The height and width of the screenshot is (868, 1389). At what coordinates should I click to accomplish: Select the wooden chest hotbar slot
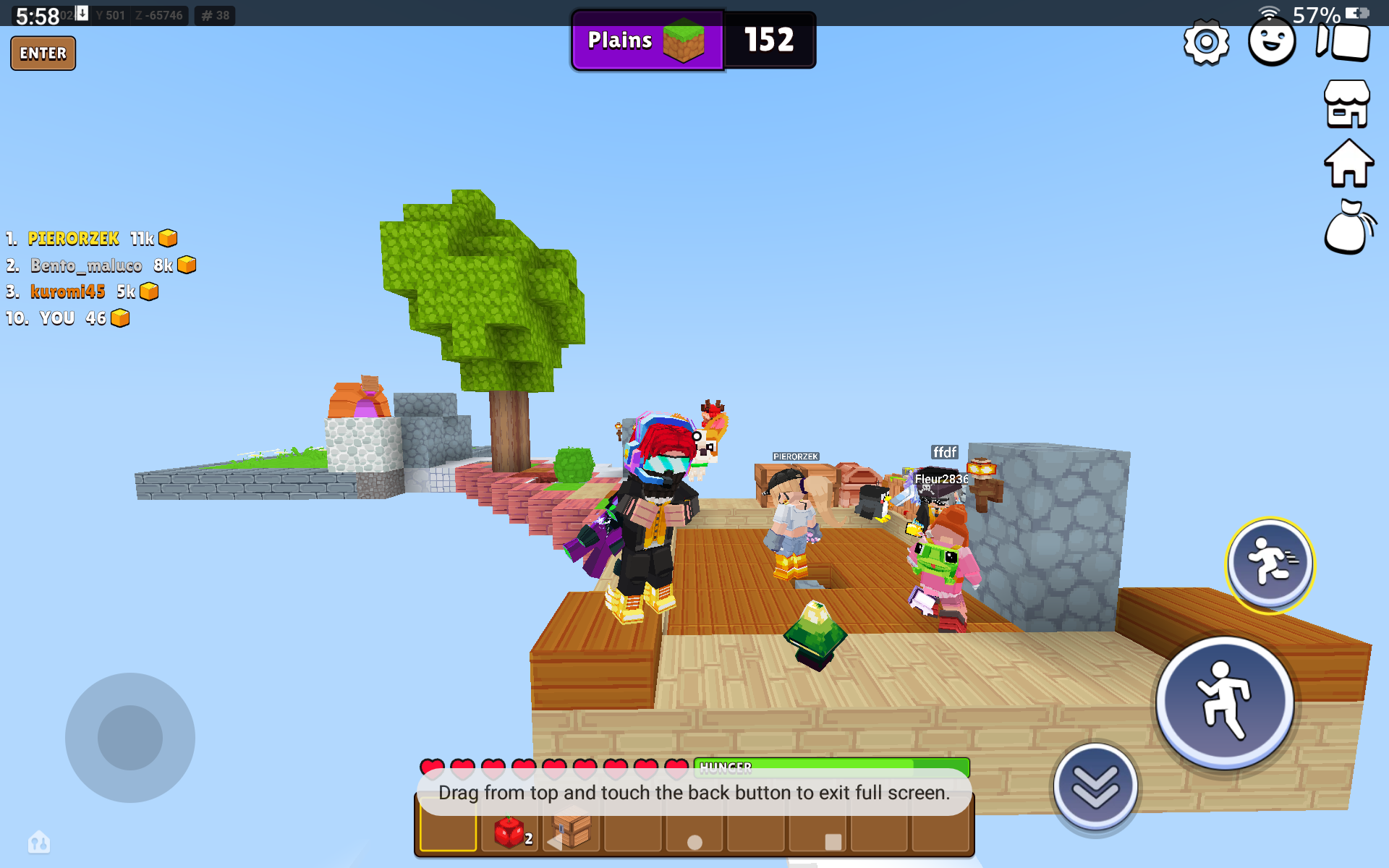coord(572,832)
